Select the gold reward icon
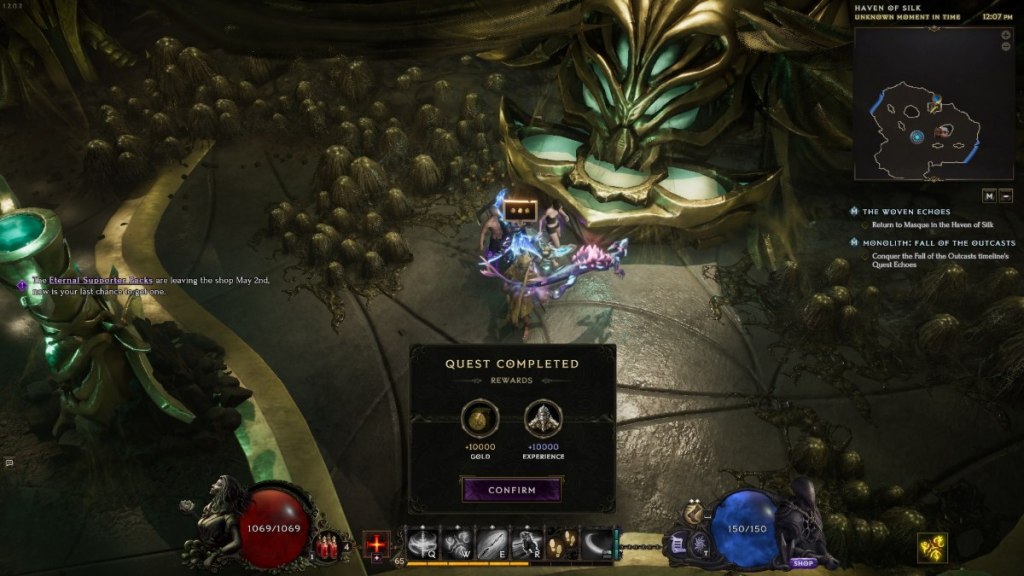Screen dimensions: 1024x576 click(477, 418)
